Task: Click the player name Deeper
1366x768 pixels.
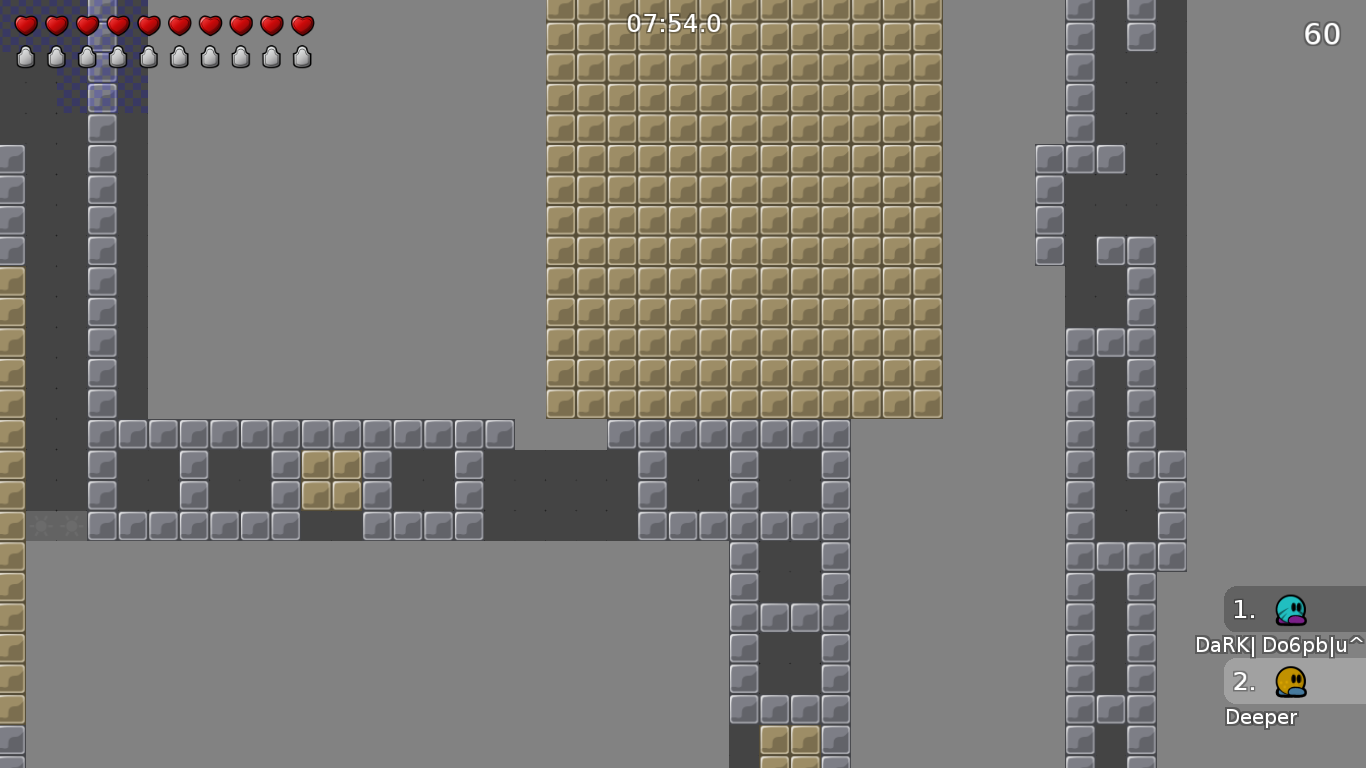Action: [1261, 717]
